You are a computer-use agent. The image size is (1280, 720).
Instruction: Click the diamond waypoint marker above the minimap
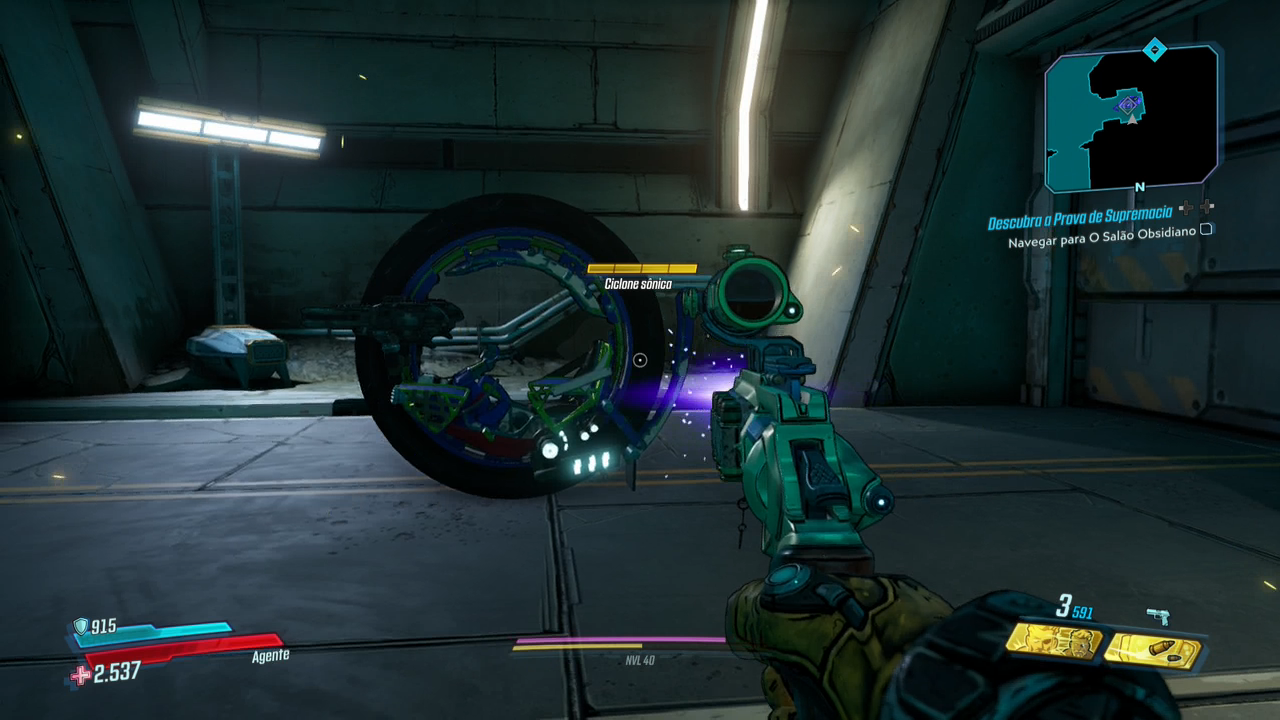point(1154,49)
